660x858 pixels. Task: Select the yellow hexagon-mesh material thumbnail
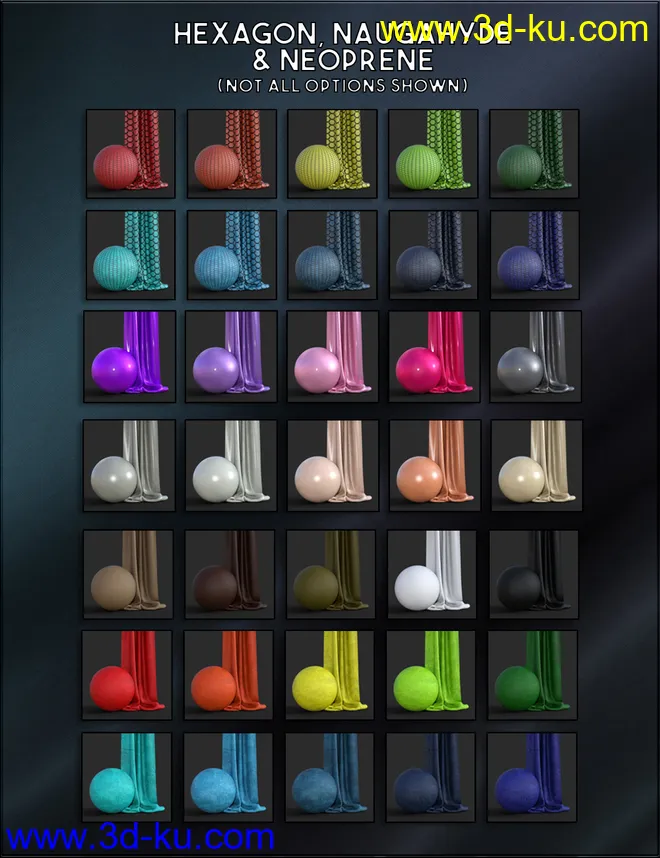tap(332, 154)
